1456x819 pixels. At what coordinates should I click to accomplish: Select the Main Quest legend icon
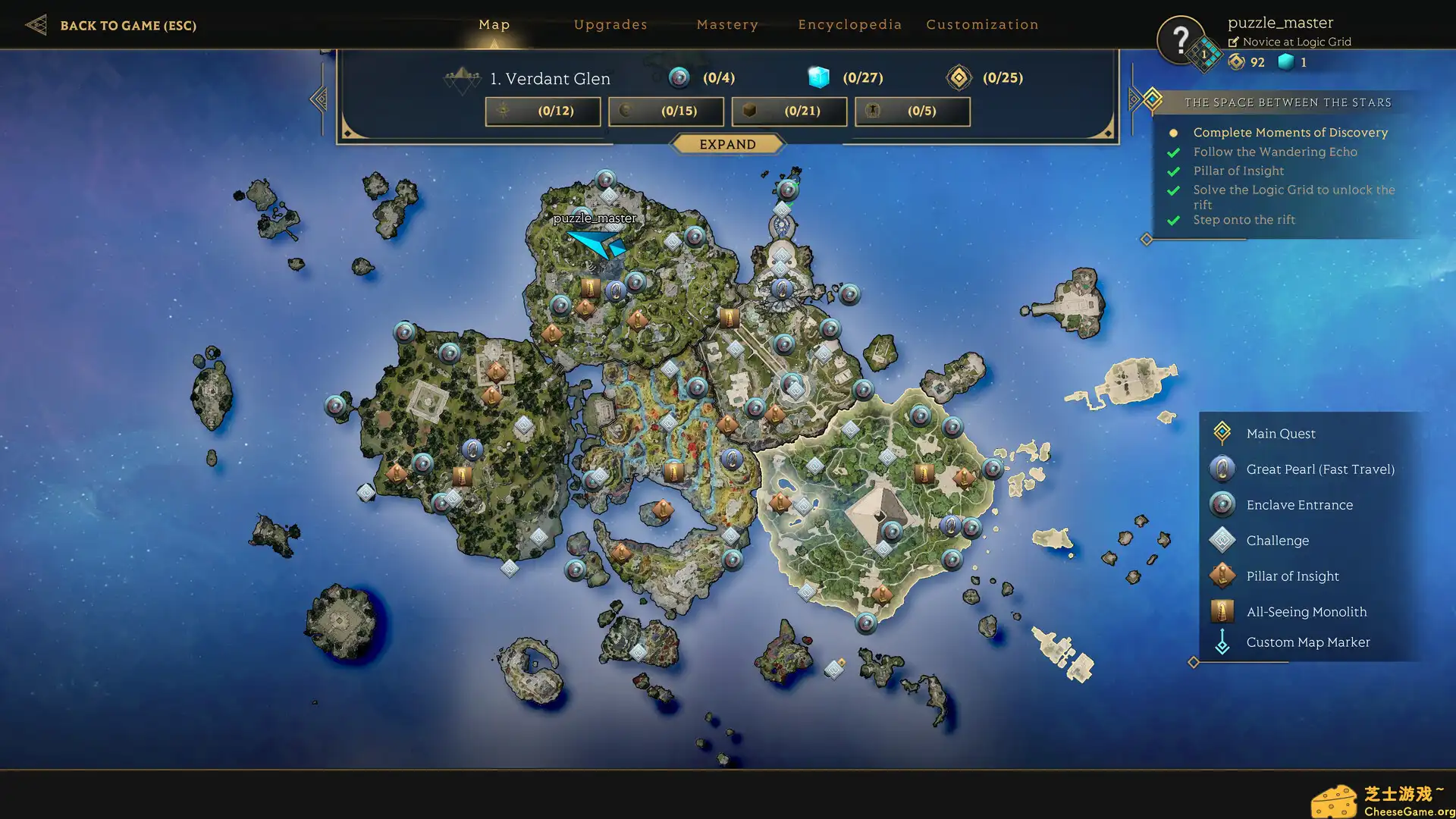(1222, 433)
